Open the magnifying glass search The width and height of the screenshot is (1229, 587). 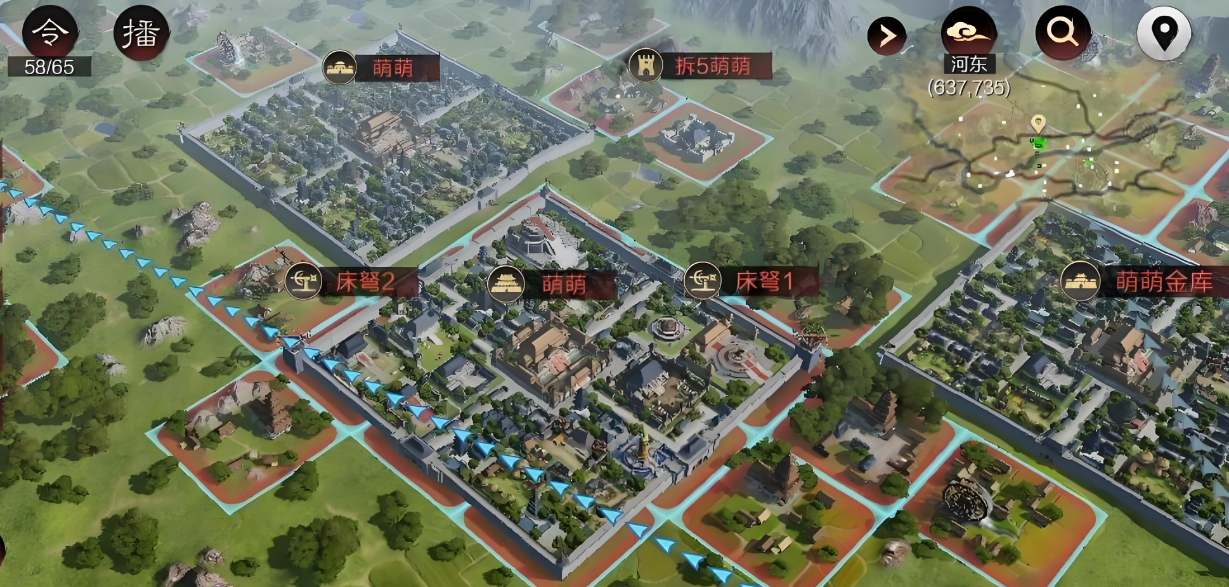click(1062, 34)
